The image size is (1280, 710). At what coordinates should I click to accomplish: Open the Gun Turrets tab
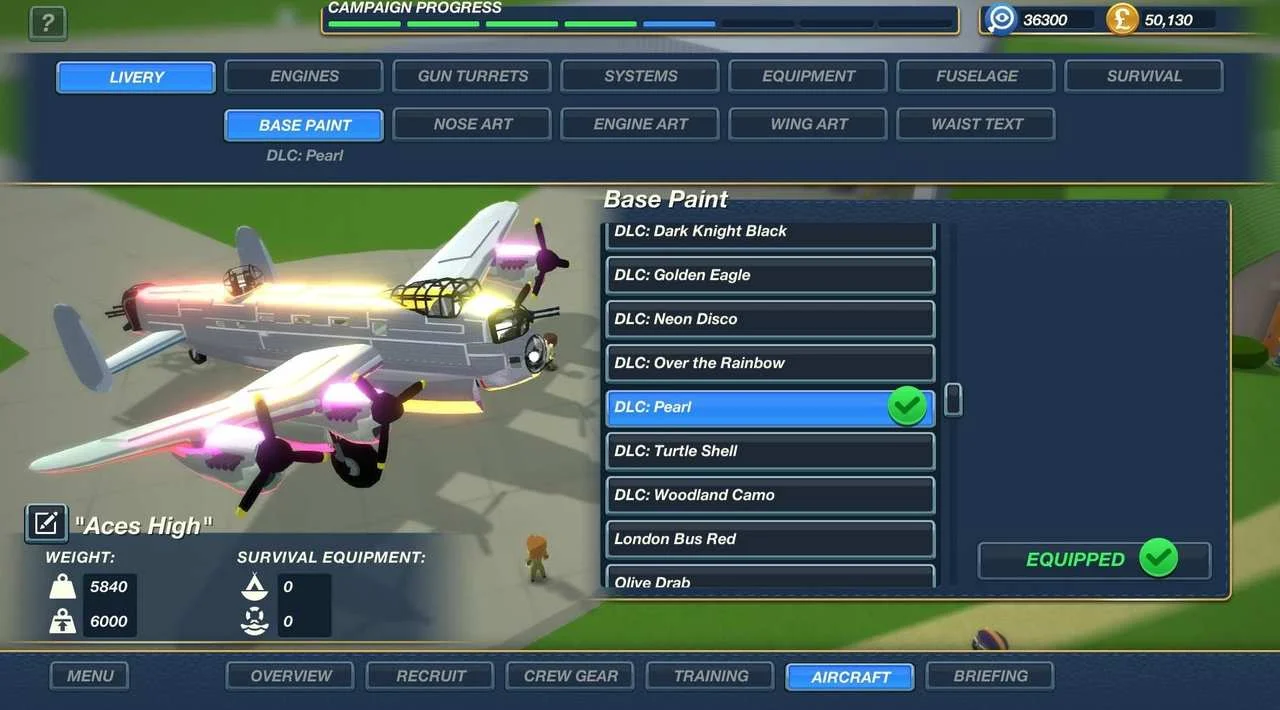click(x=472, y=76)
